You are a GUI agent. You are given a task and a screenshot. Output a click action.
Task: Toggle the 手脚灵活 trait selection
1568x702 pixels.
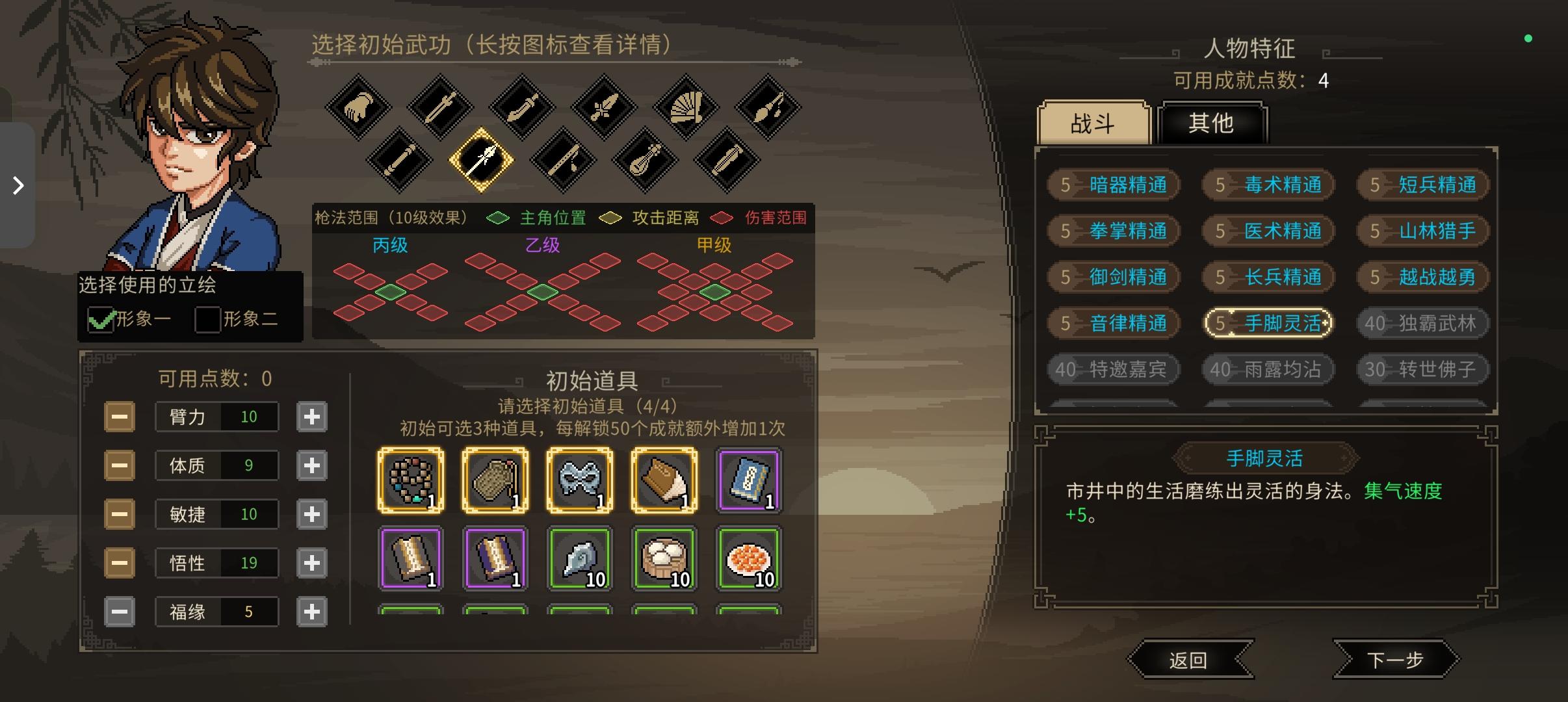click(1268, 323)
